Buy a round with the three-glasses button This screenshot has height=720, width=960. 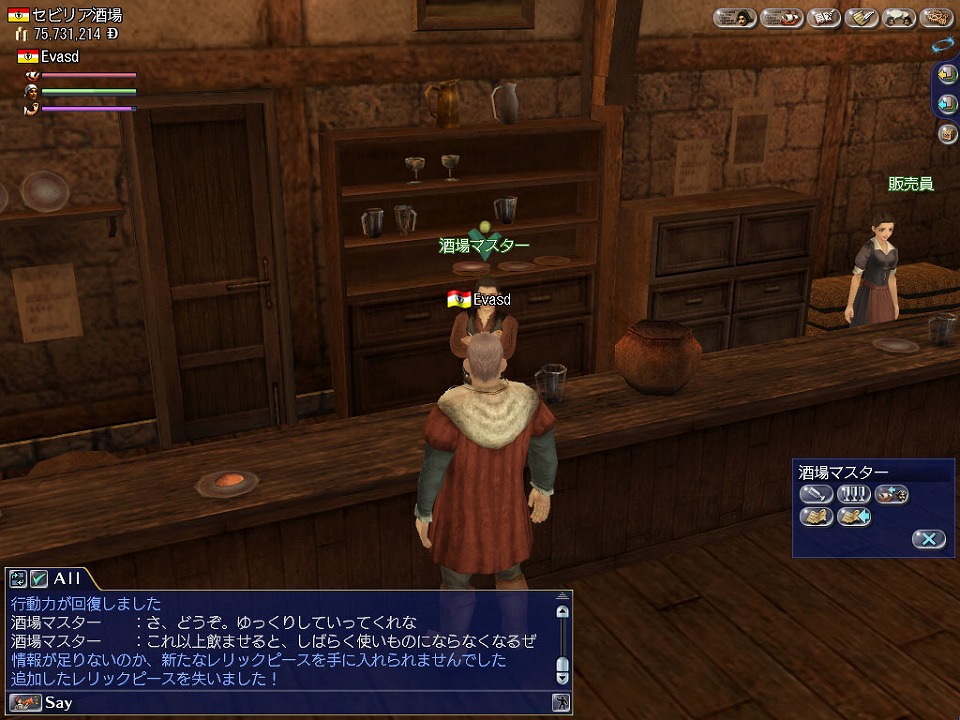point(854,493)
